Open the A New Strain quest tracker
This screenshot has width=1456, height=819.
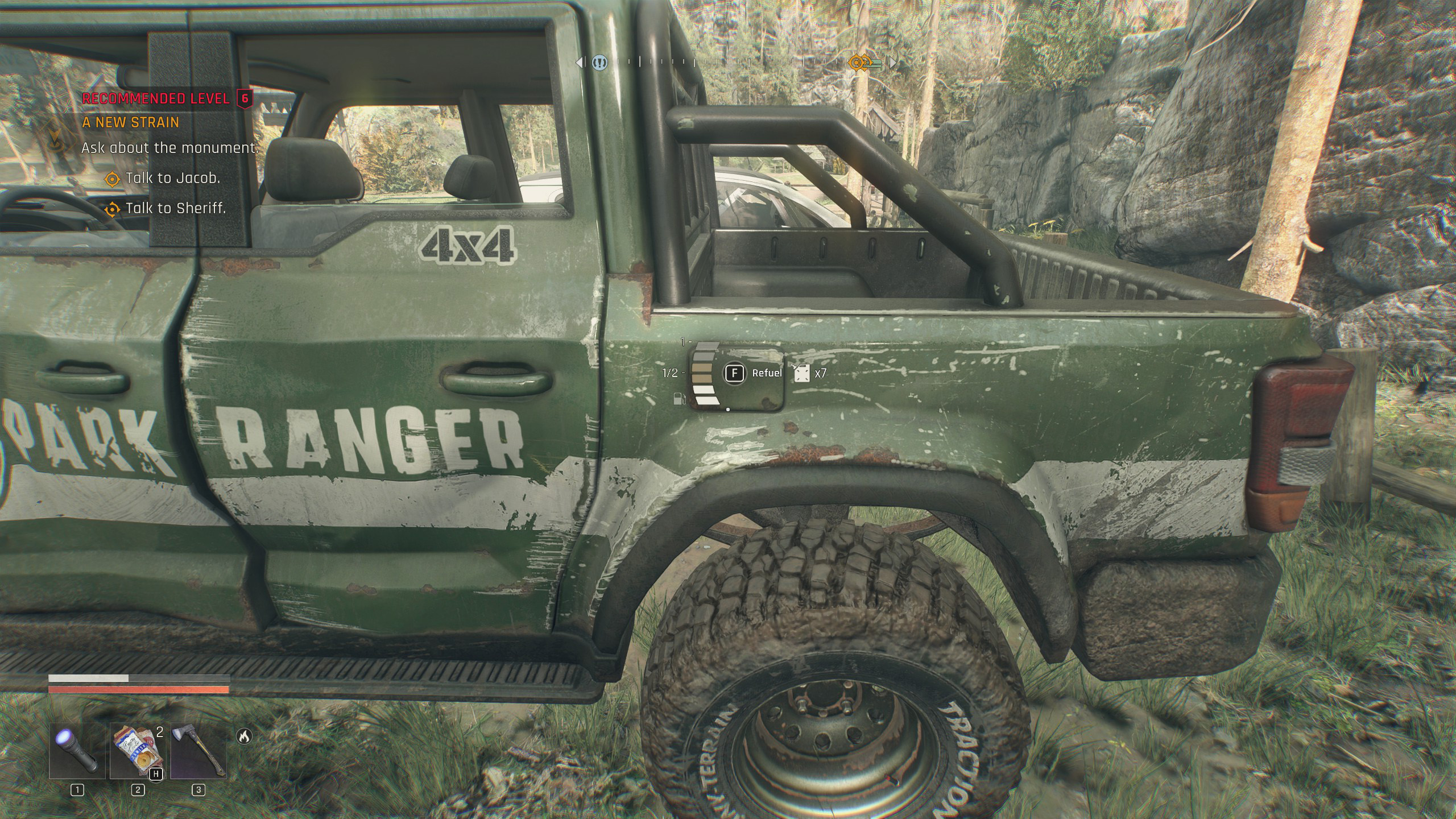click(x=131, y=122)
